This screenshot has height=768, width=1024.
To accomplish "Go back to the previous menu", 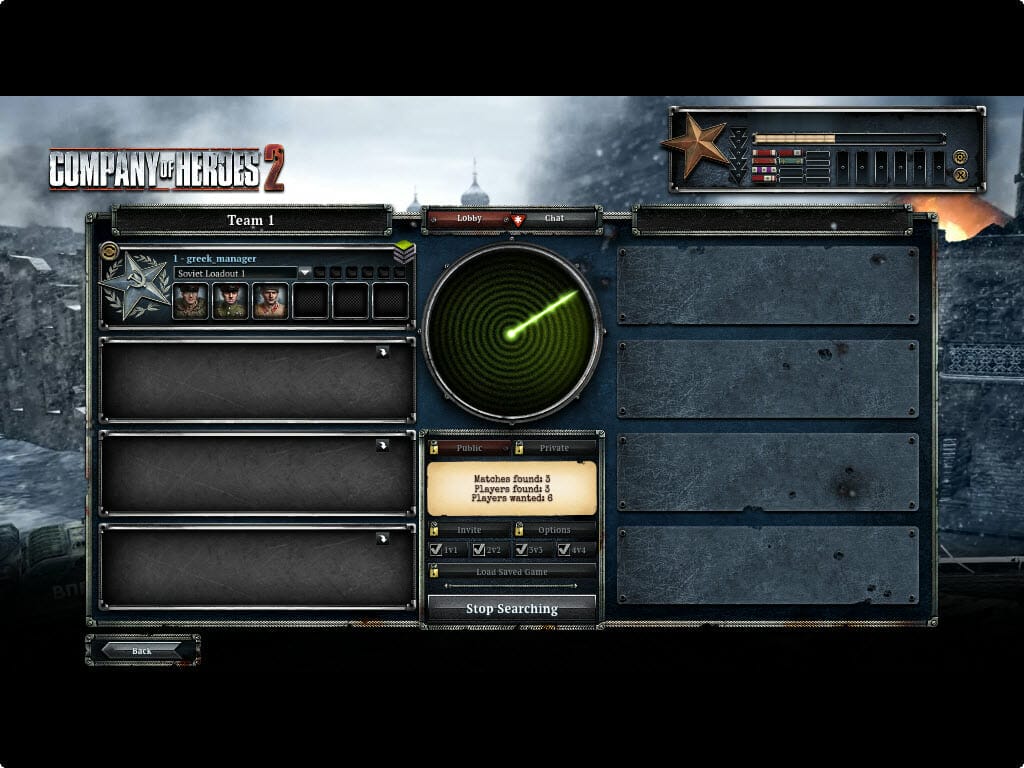I will 142,650.
